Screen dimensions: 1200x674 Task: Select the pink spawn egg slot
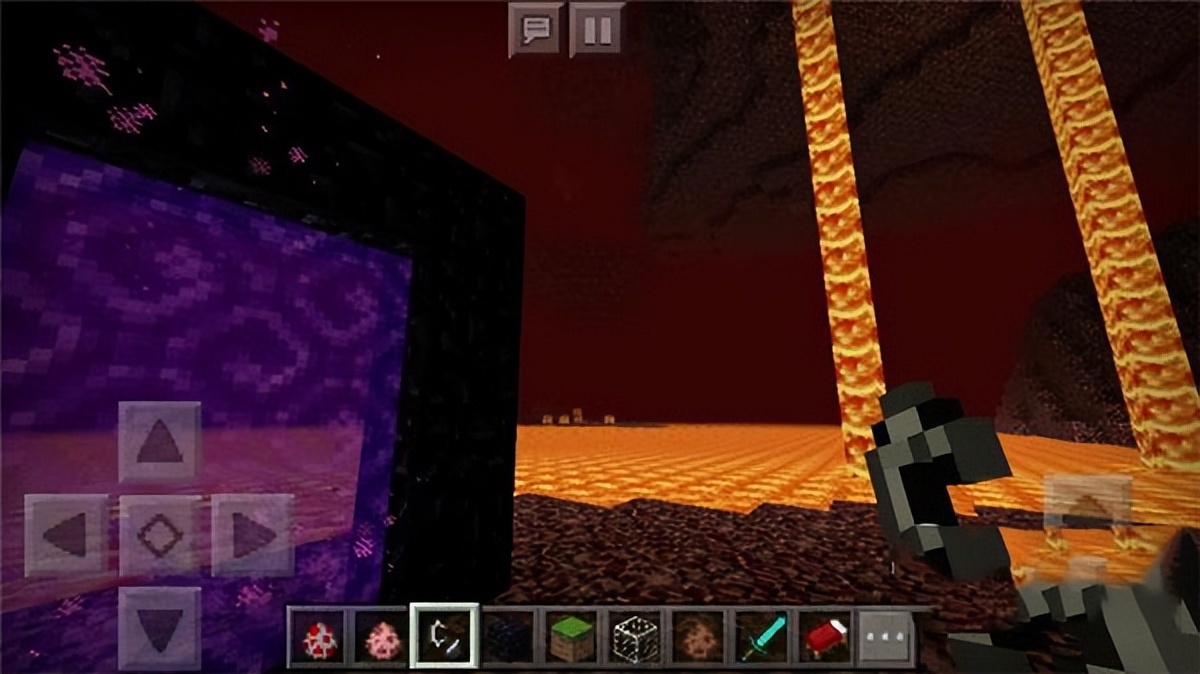click(x=381, y=637)
